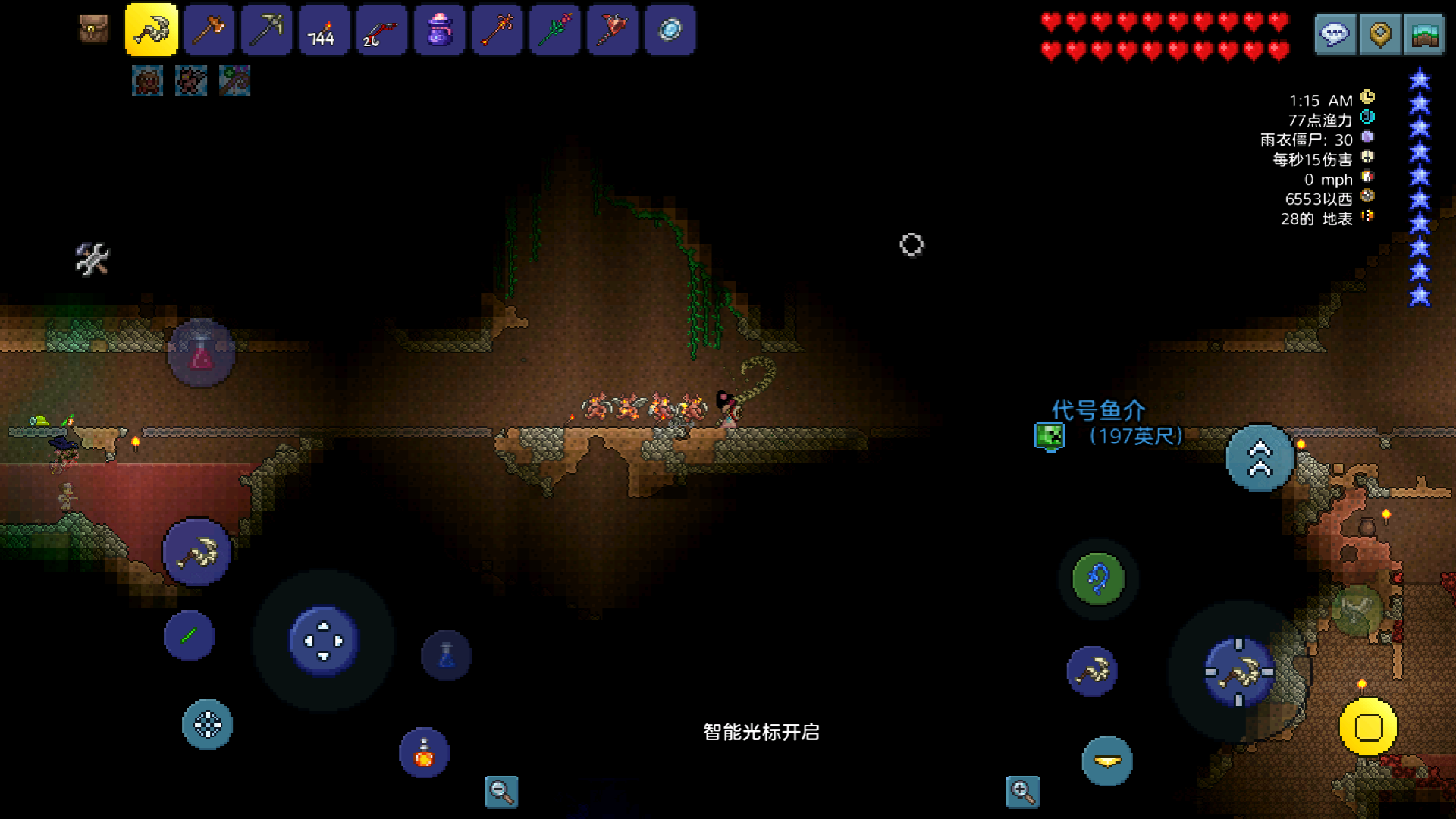Use the blue mana potion quick button

[x=446, y=655]
